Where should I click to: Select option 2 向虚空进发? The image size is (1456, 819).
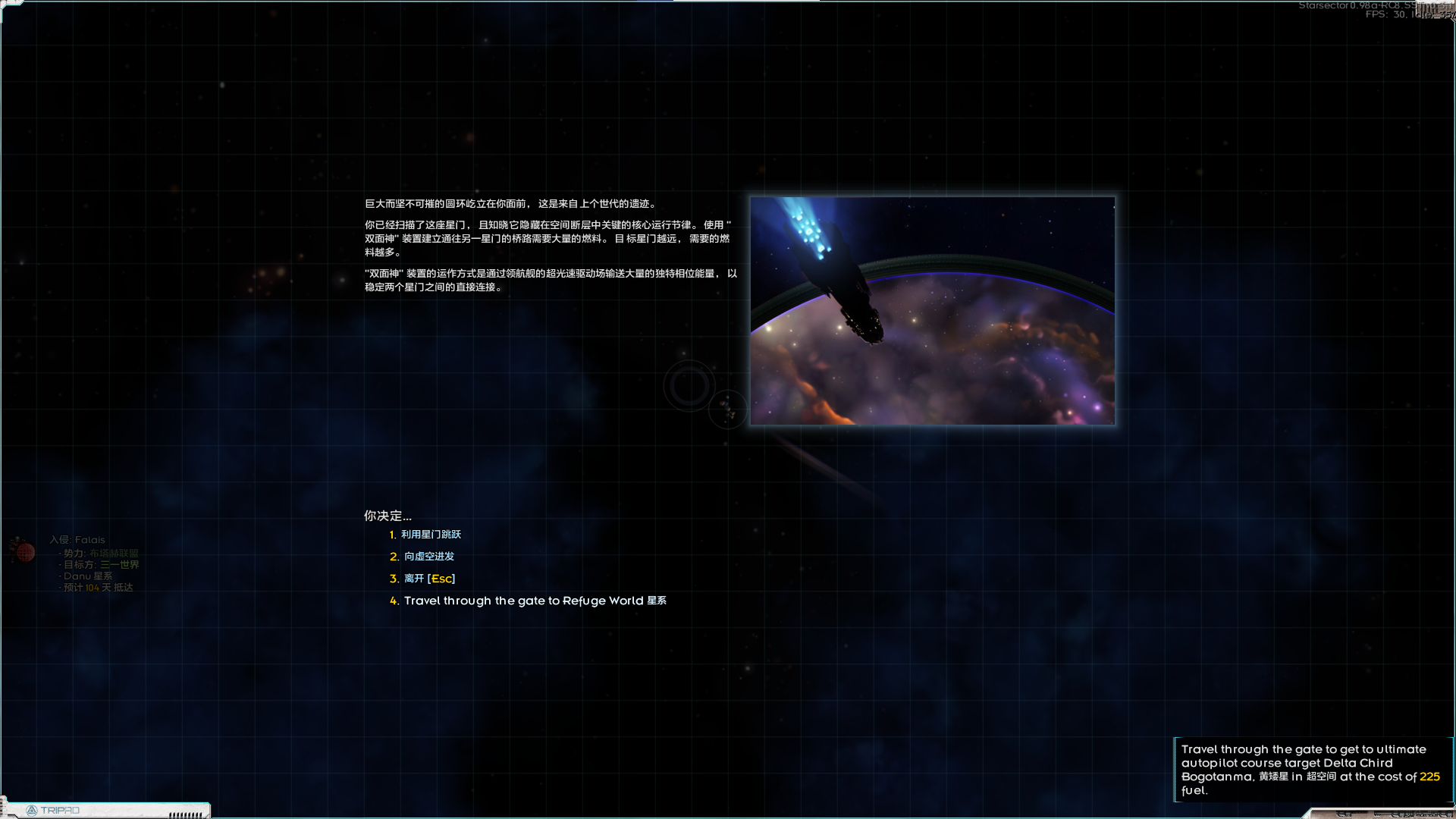428,557
